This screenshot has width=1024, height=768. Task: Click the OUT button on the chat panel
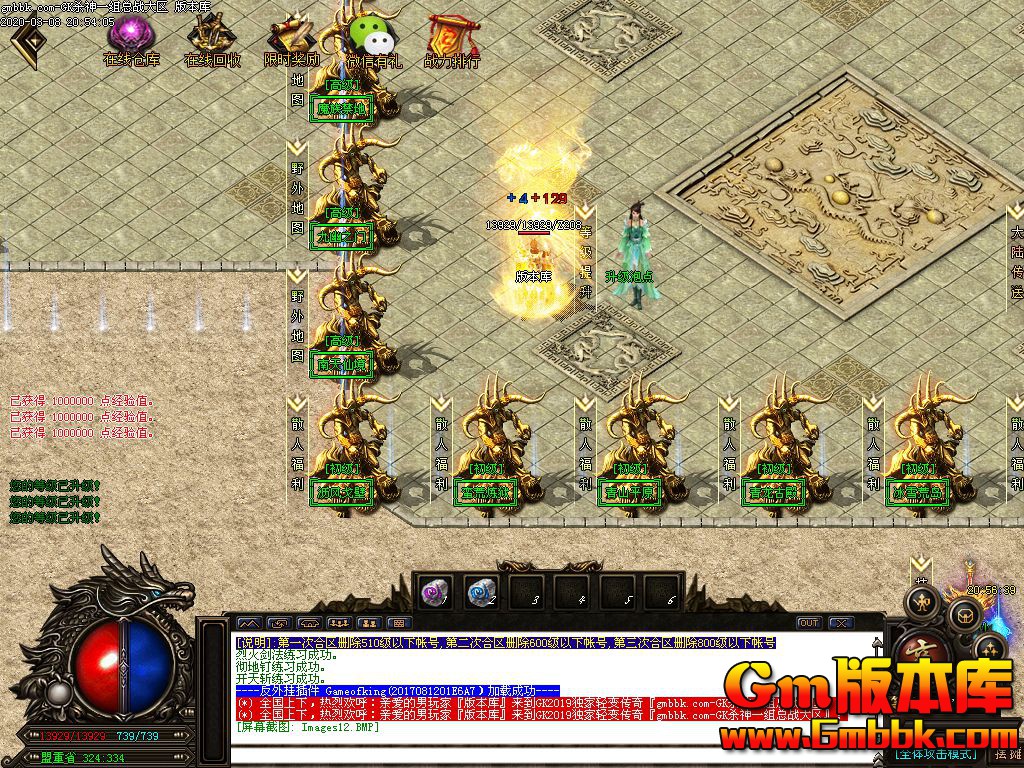pos(808,623)
